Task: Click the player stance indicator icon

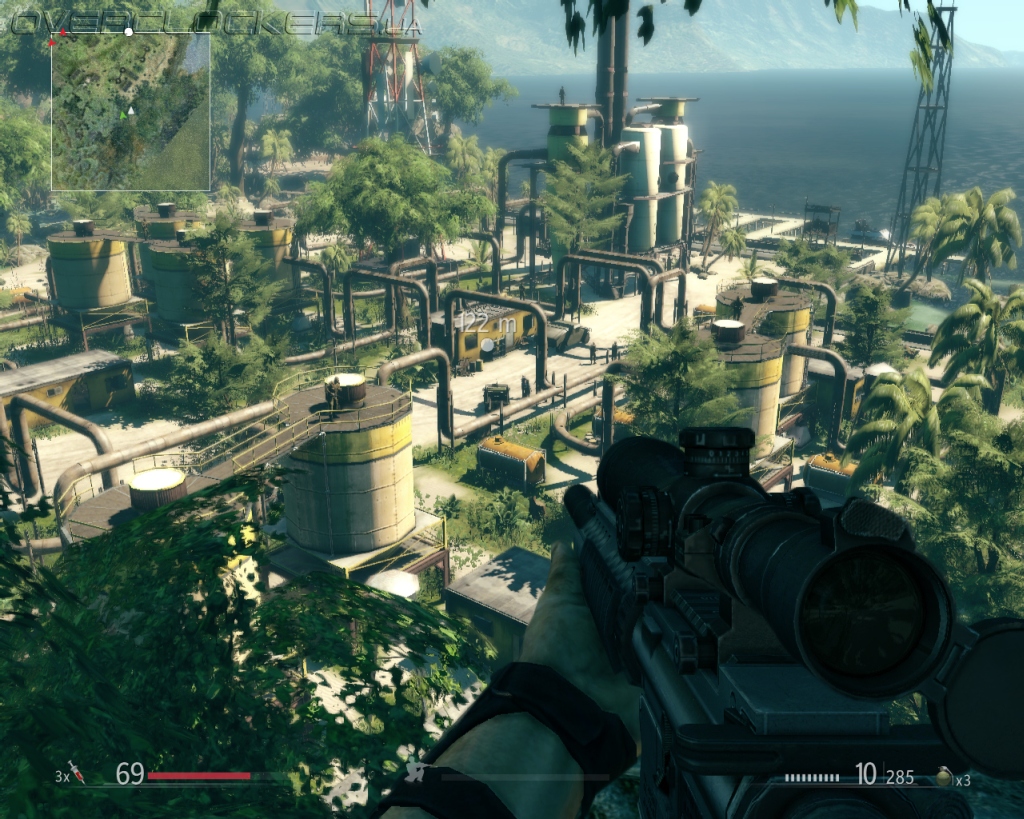Action: point(416,772)
